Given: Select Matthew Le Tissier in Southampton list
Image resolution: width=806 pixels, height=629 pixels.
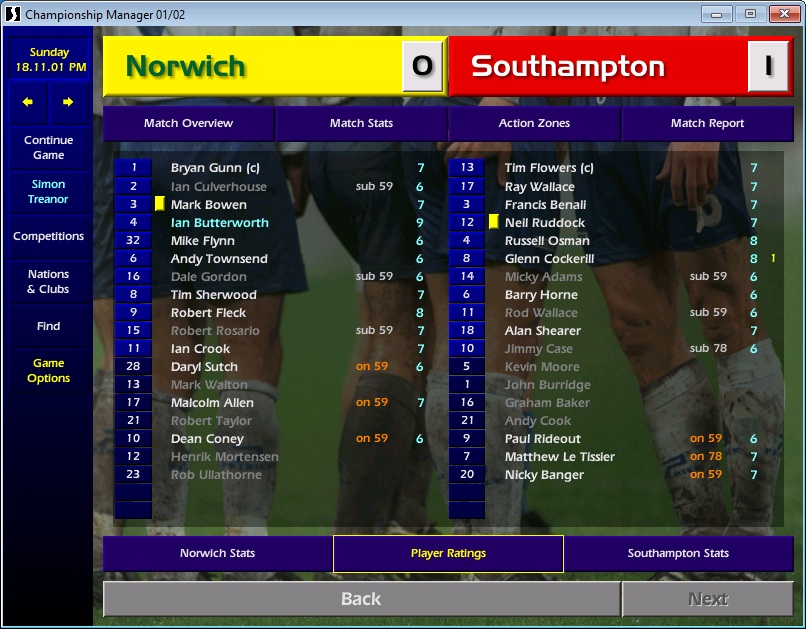Looking at the screenshot, I should click(x=560, y=457).
